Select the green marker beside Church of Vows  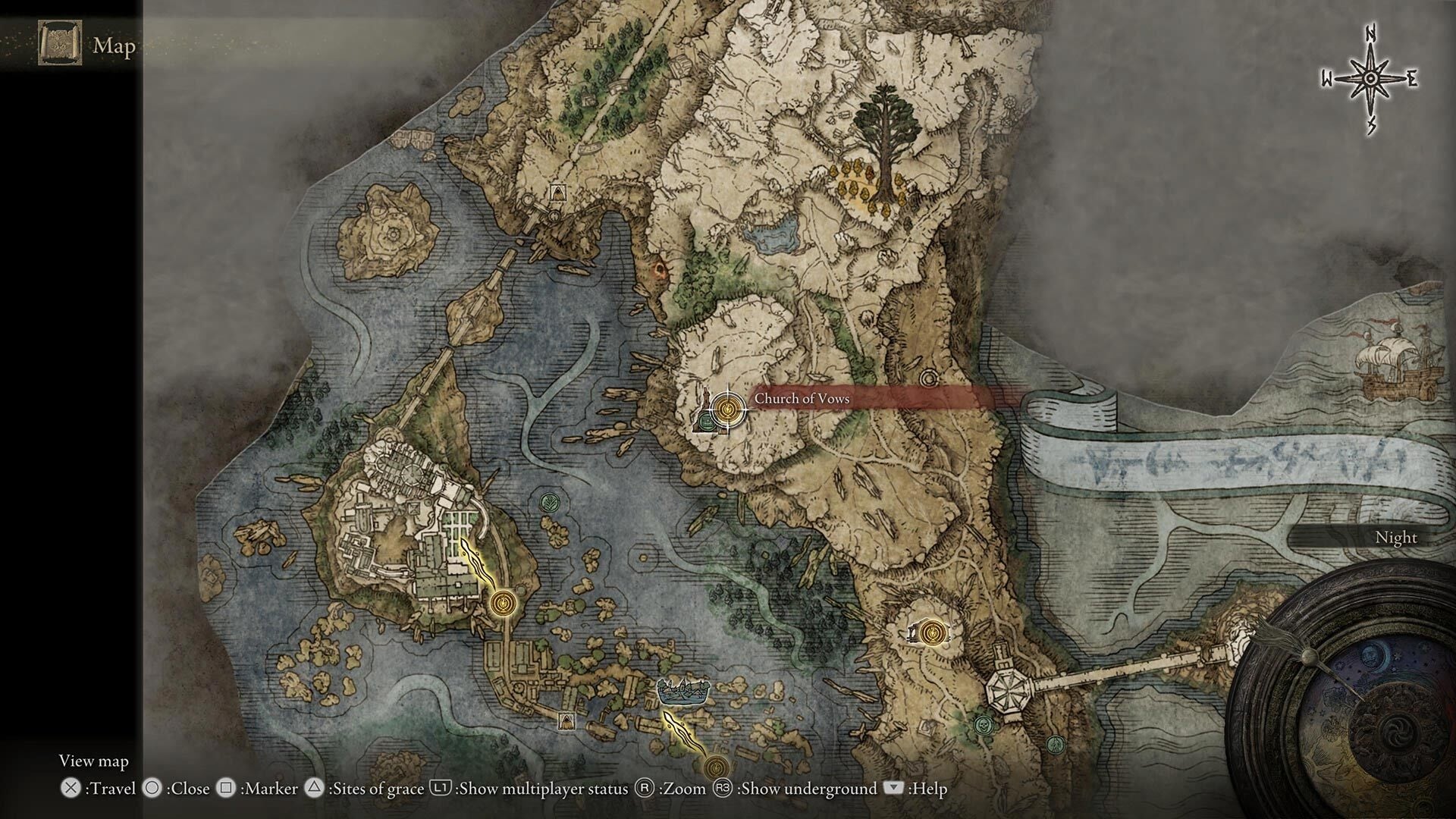(x=708, y=420)
